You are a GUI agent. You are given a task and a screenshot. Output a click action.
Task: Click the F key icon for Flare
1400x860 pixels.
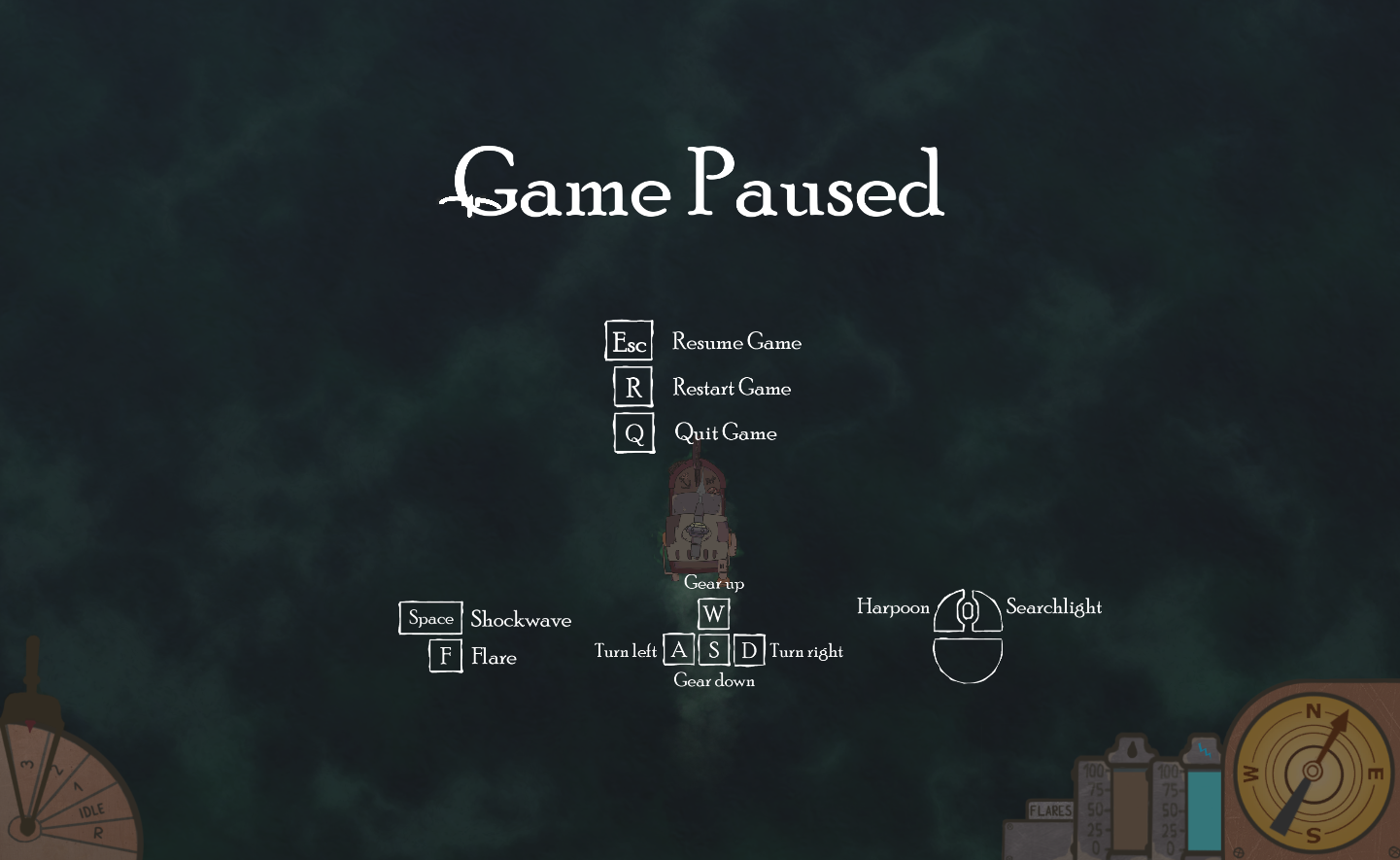tap(445, 656)
